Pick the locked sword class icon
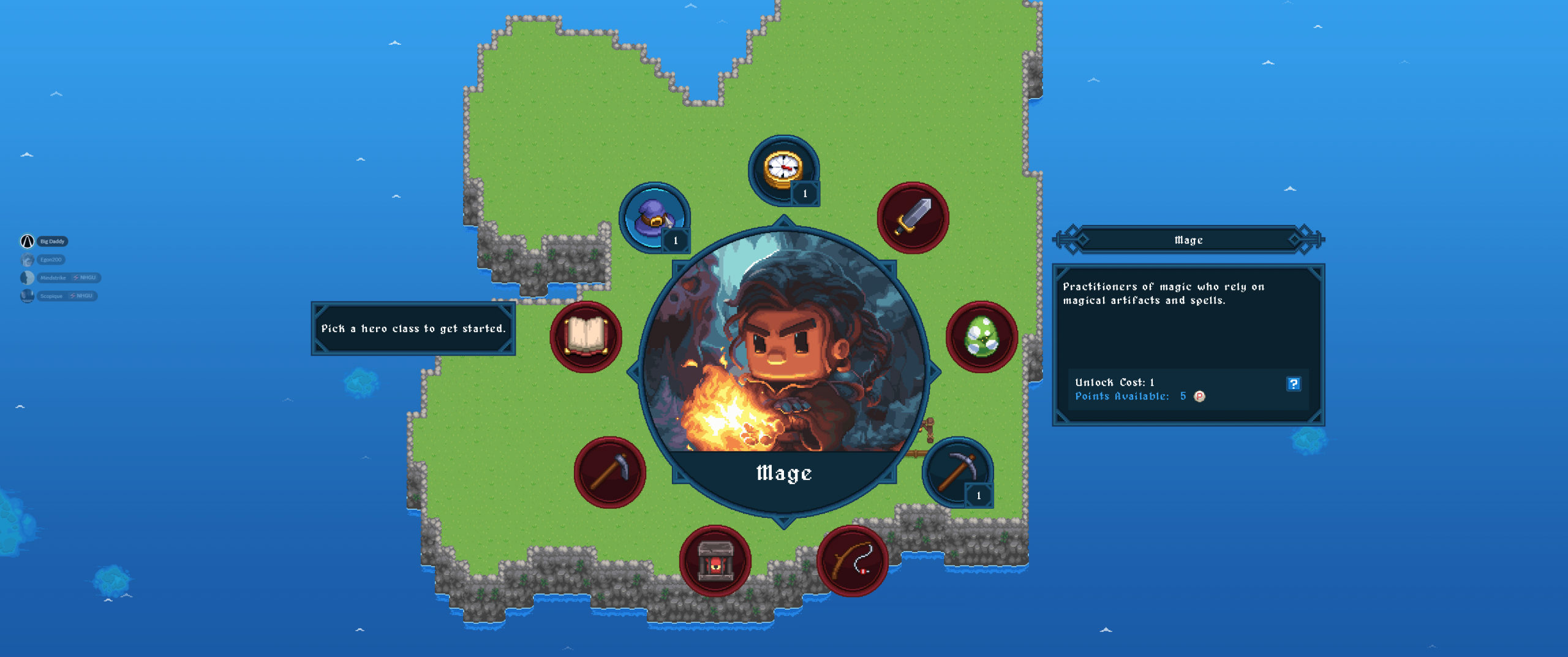The height and width of the screenshot is (657, 1568). point(913,218)
